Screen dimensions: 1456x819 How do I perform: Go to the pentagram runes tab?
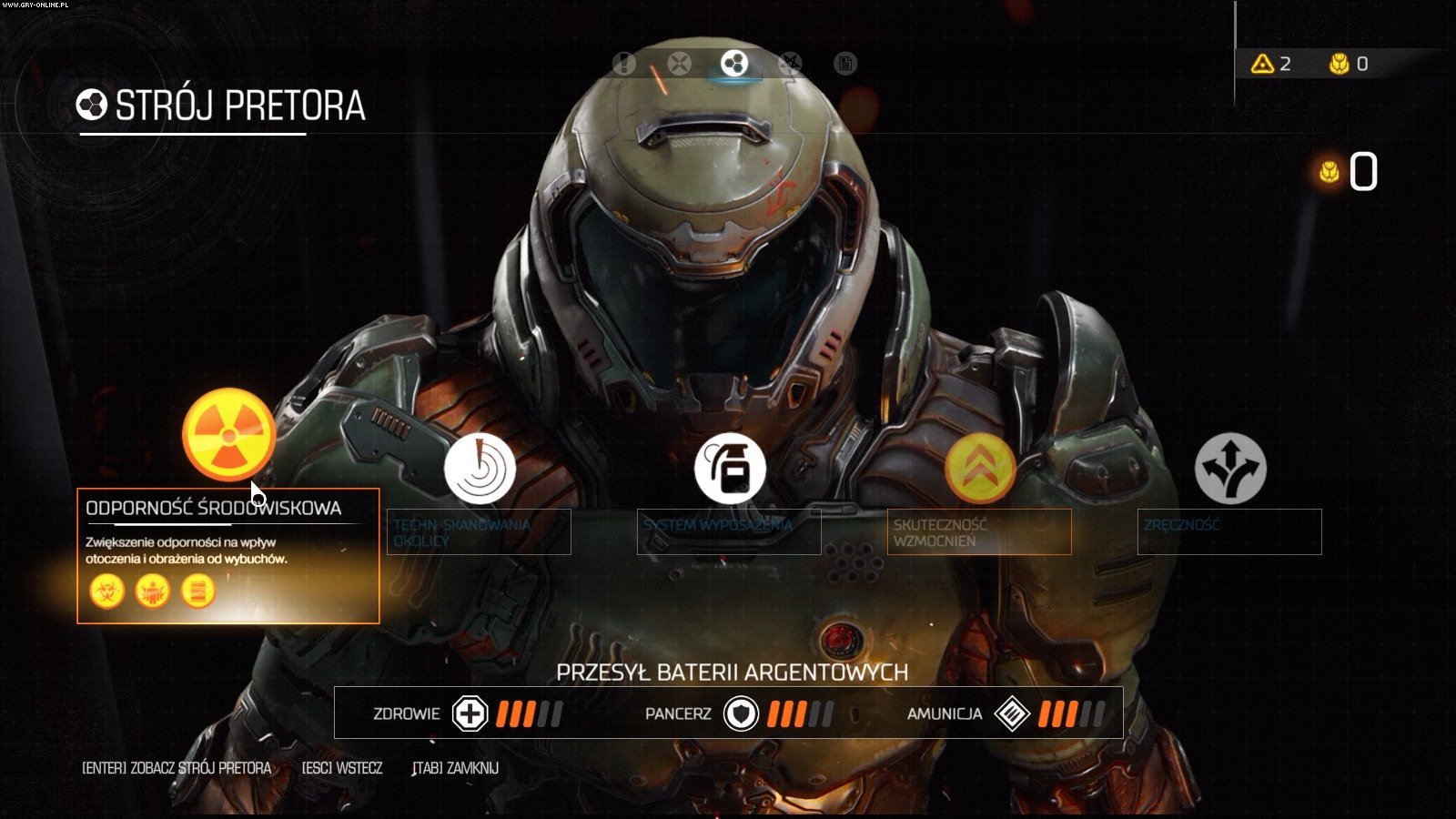(x=790, y=64)
